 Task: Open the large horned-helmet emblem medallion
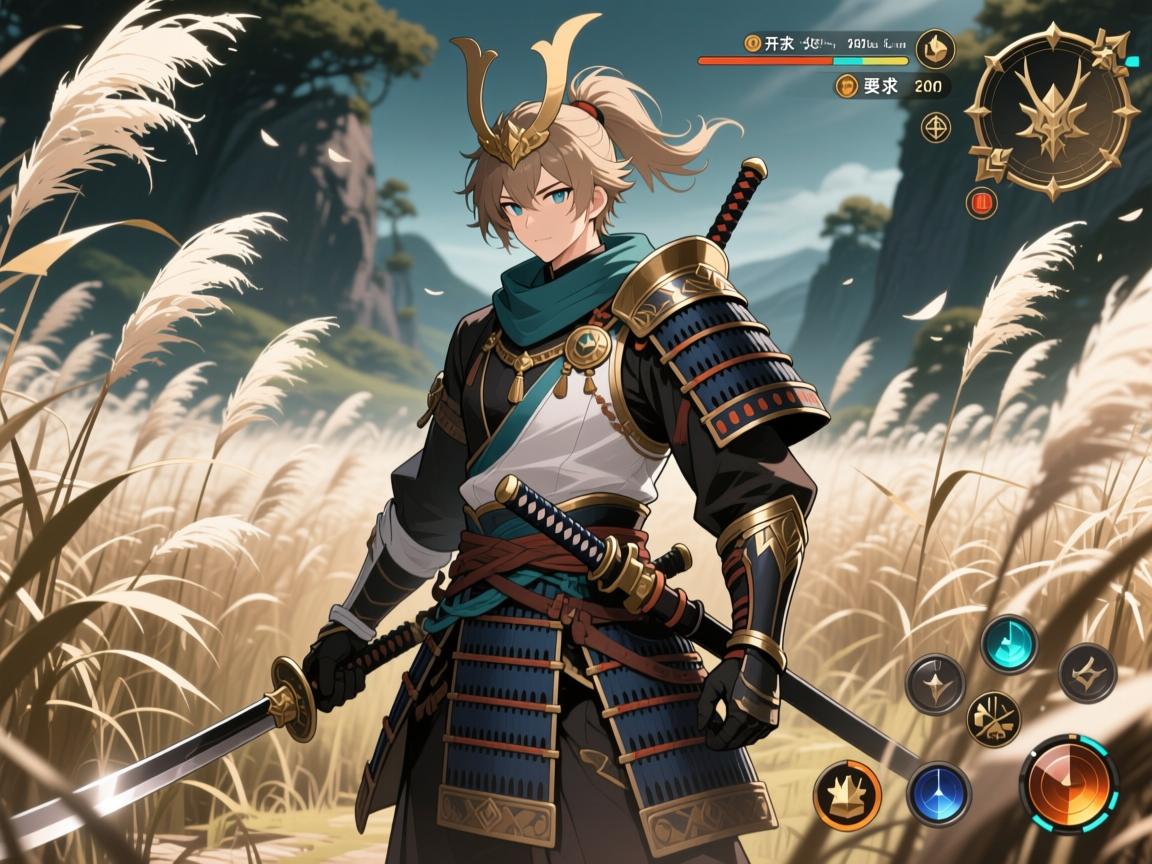point(1052,111)
